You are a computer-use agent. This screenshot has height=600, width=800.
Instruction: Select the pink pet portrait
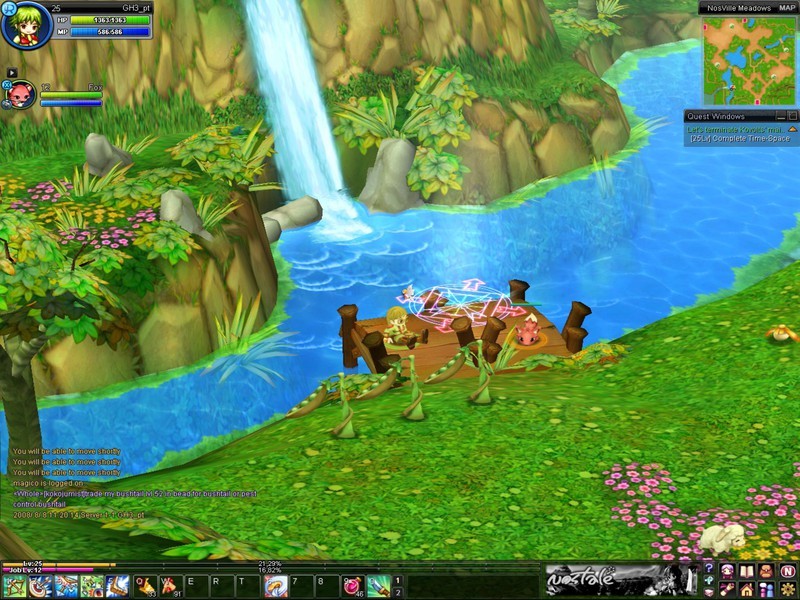point(22,95)
